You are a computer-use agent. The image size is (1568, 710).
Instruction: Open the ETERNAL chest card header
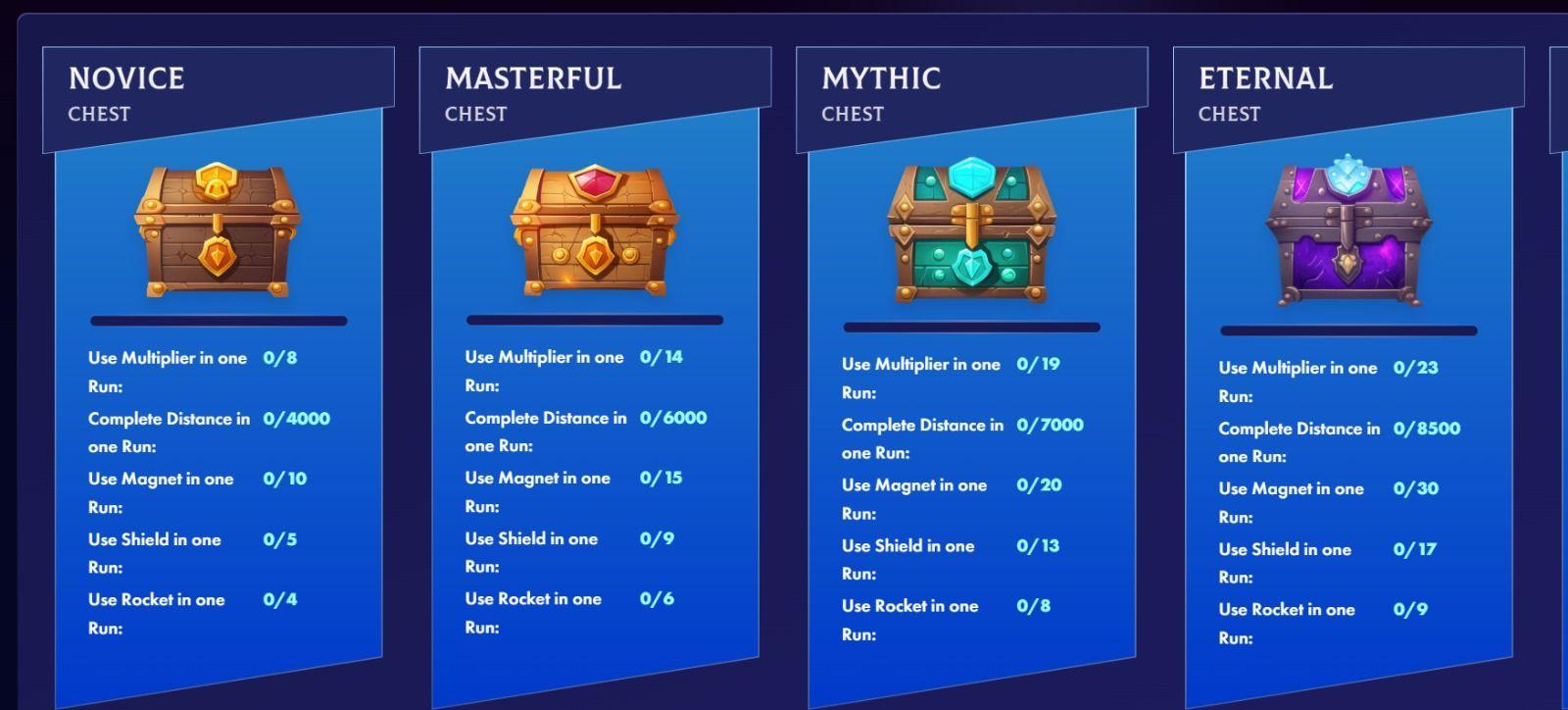[x=1264, y=78]
